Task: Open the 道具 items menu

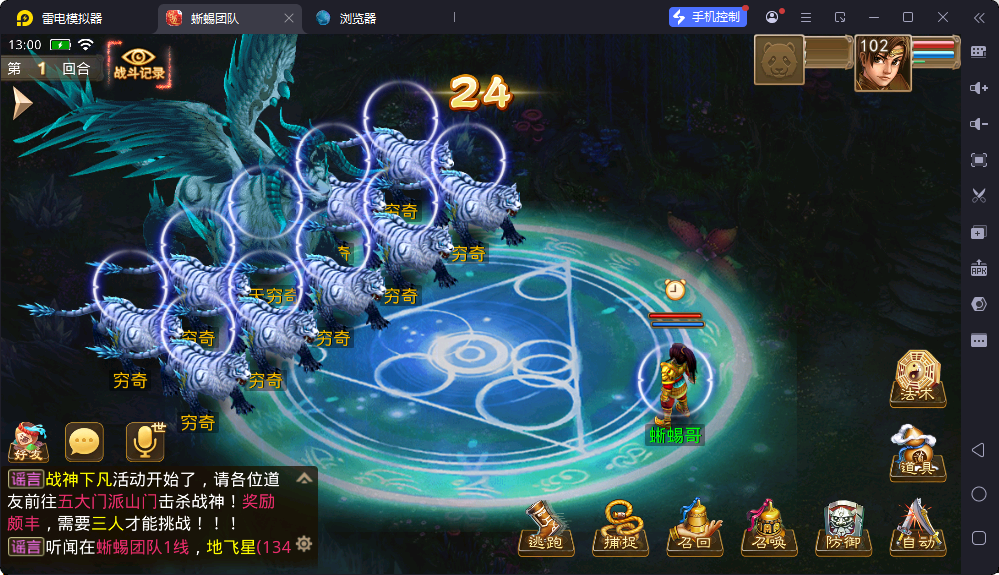Action: click(916, 453)
